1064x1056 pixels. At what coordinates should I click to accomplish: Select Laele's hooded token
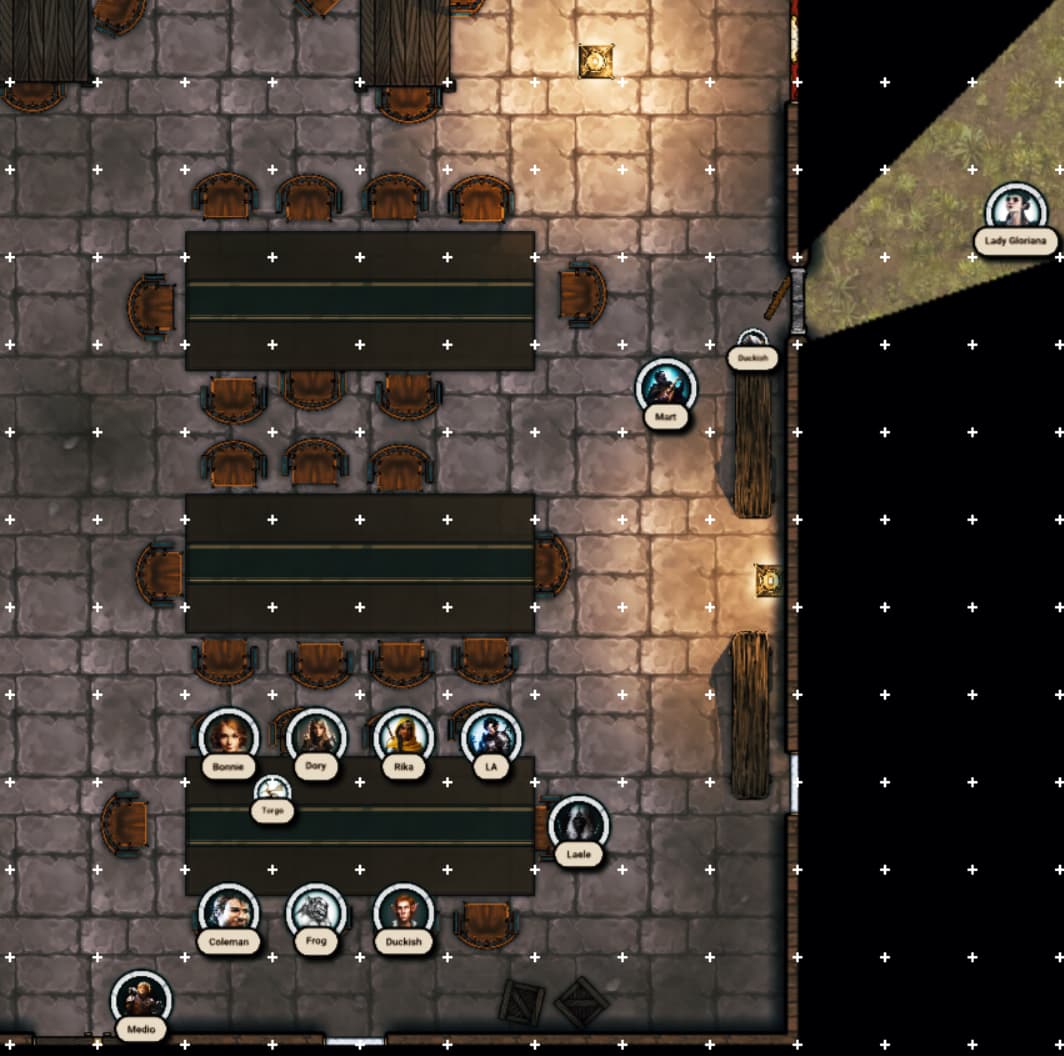coord(578,825)
